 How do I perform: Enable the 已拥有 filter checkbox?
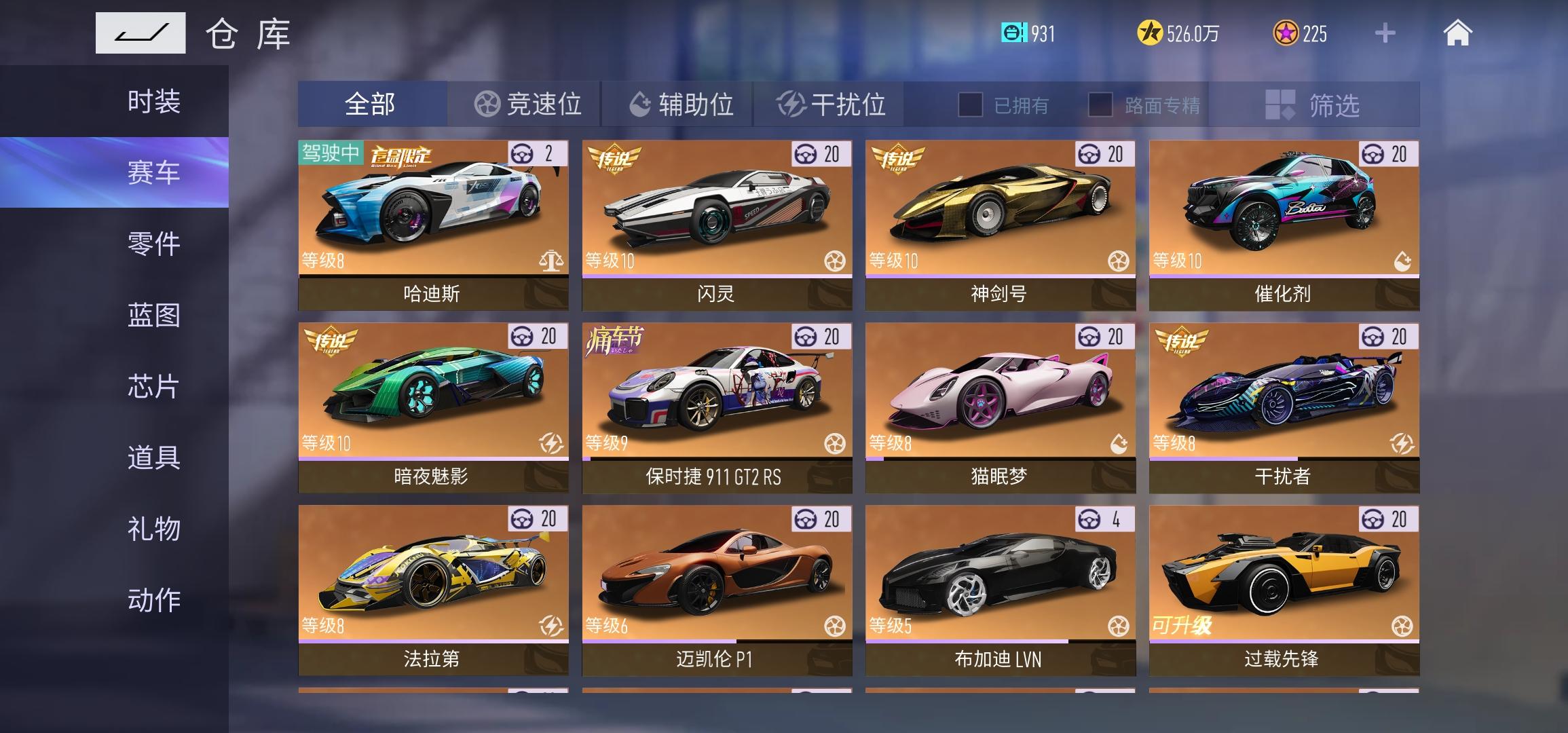click(971, 105)
